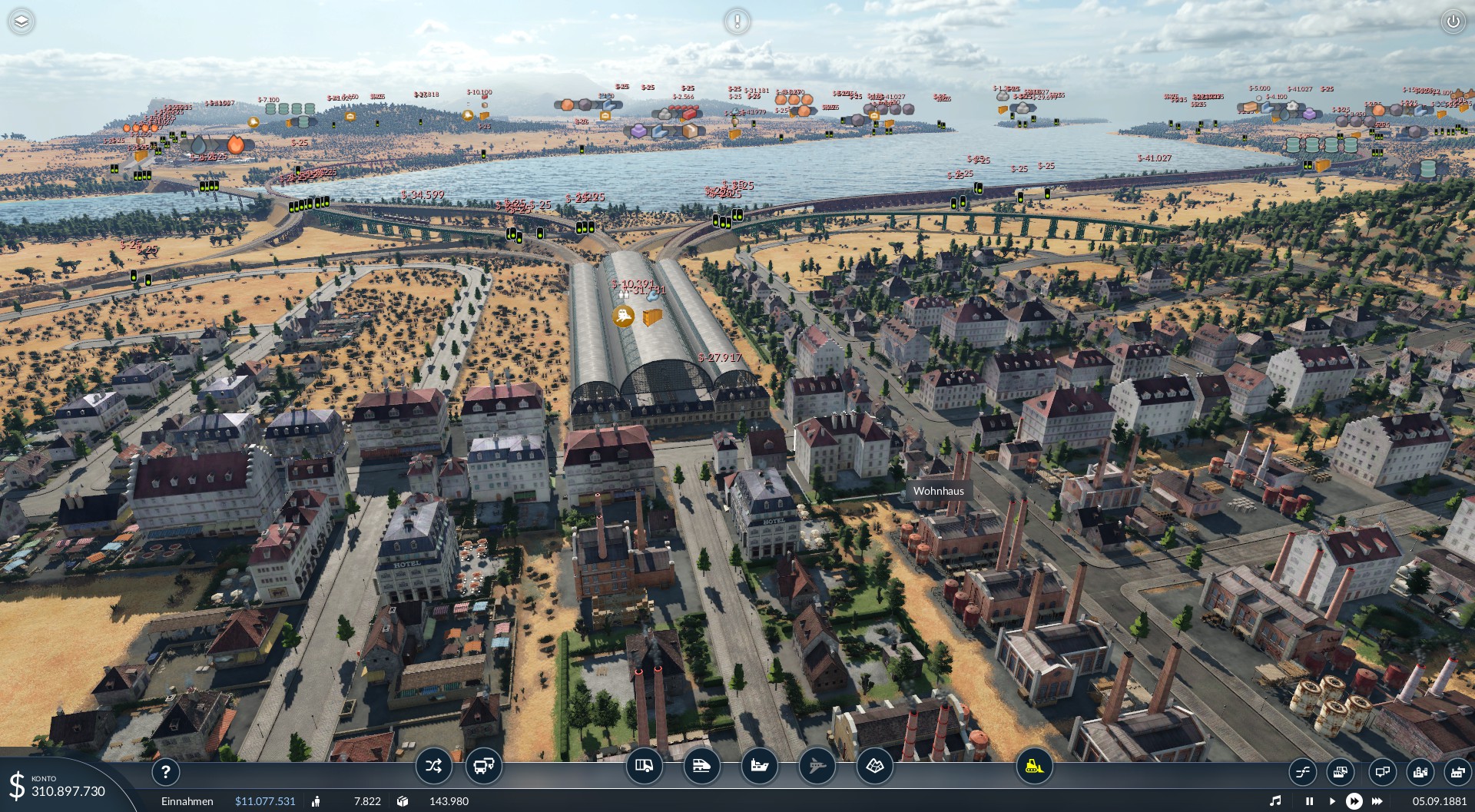Open the track junction overview button
This screenshot has width=1475, height=812.
(x=1303, y=771)
